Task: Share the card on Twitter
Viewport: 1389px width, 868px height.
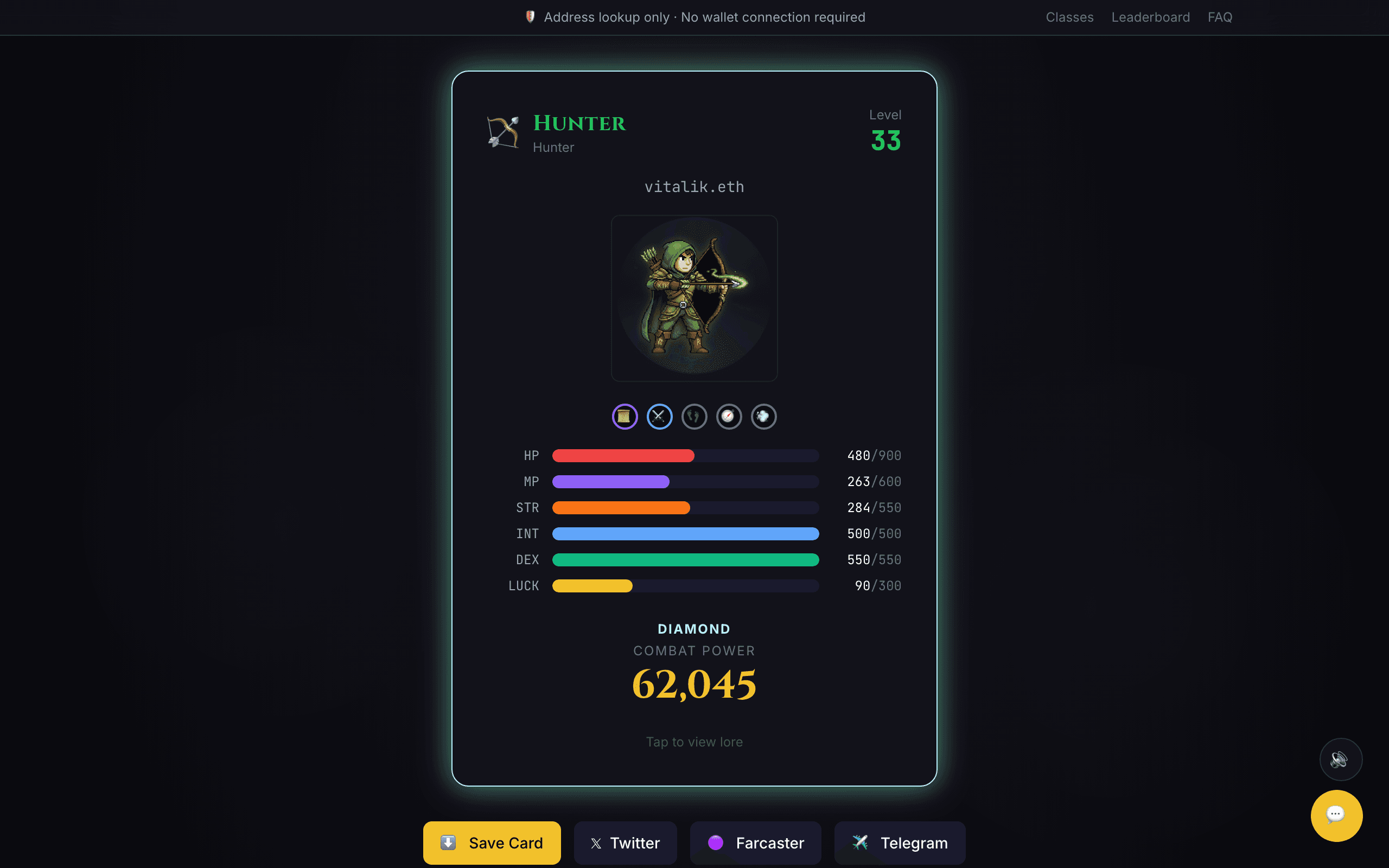Action: tap(625, 843)
